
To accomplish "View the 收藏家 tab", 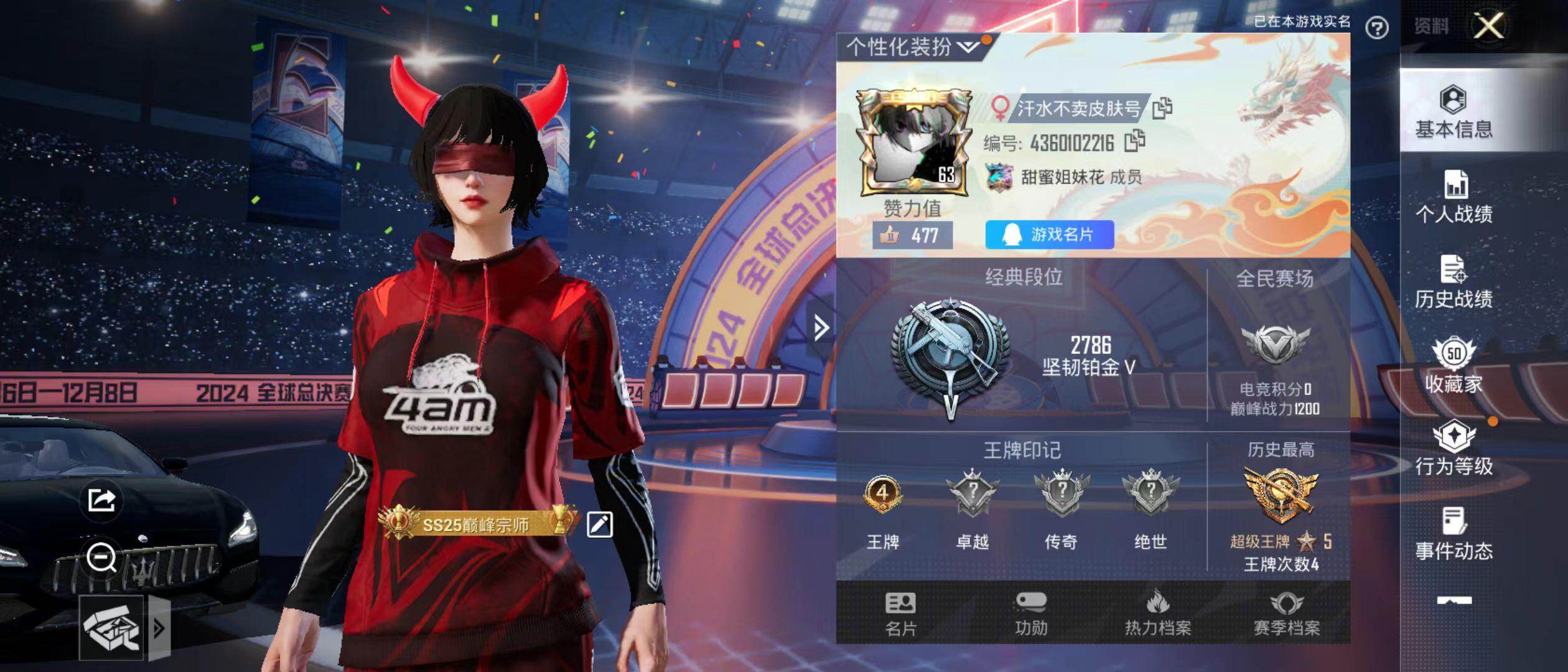I will tap(1454, 366).
